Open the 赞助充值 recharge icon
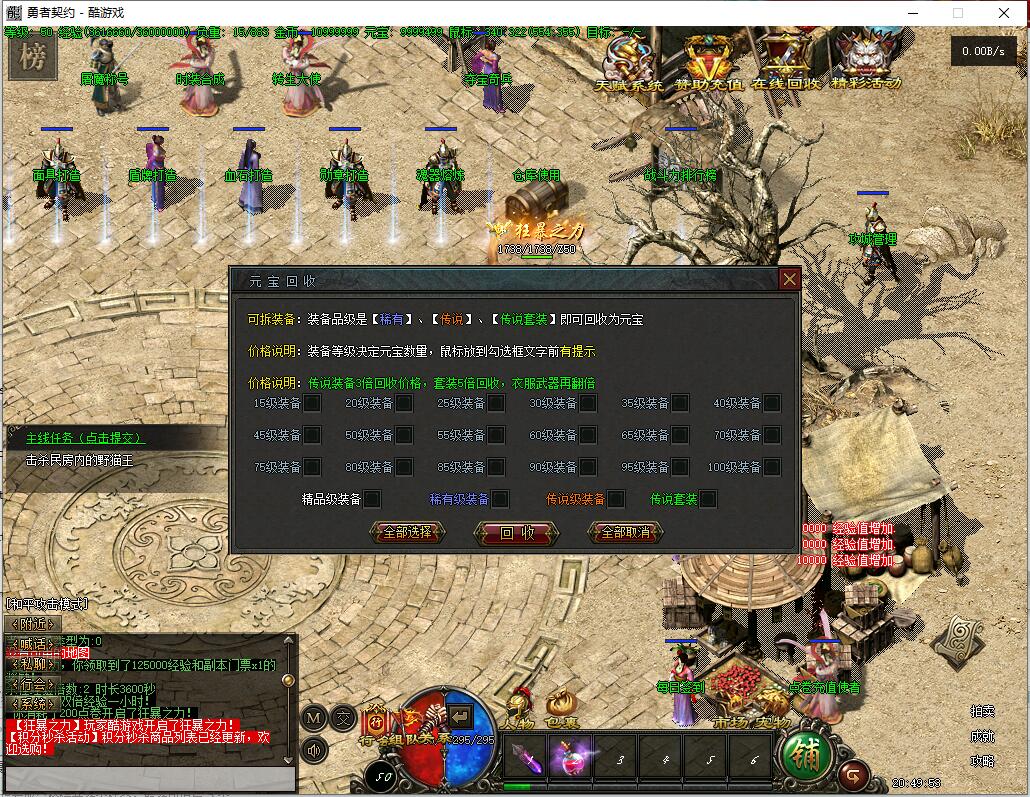 click(x=710, y=60)
